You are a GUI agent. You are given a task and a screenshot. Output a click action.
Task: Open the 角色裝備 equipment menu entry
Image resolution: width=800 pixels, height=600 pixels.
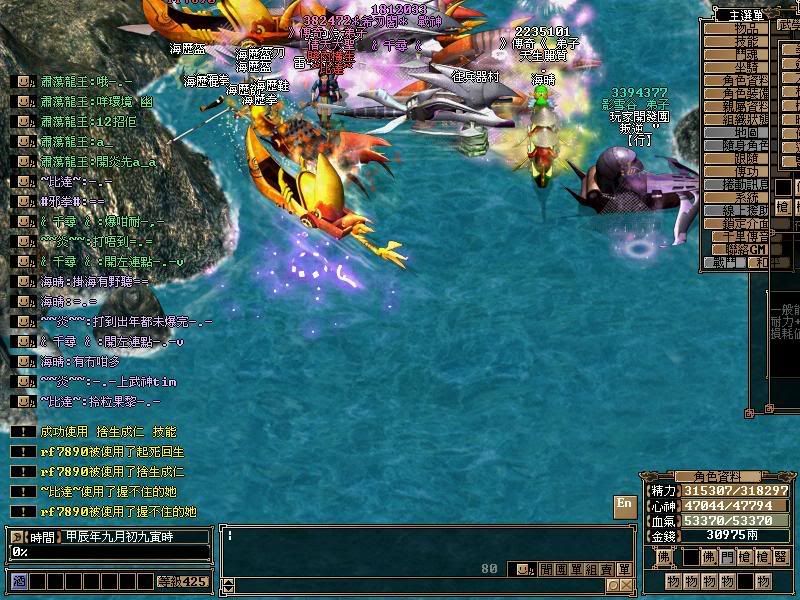[744, 93]
